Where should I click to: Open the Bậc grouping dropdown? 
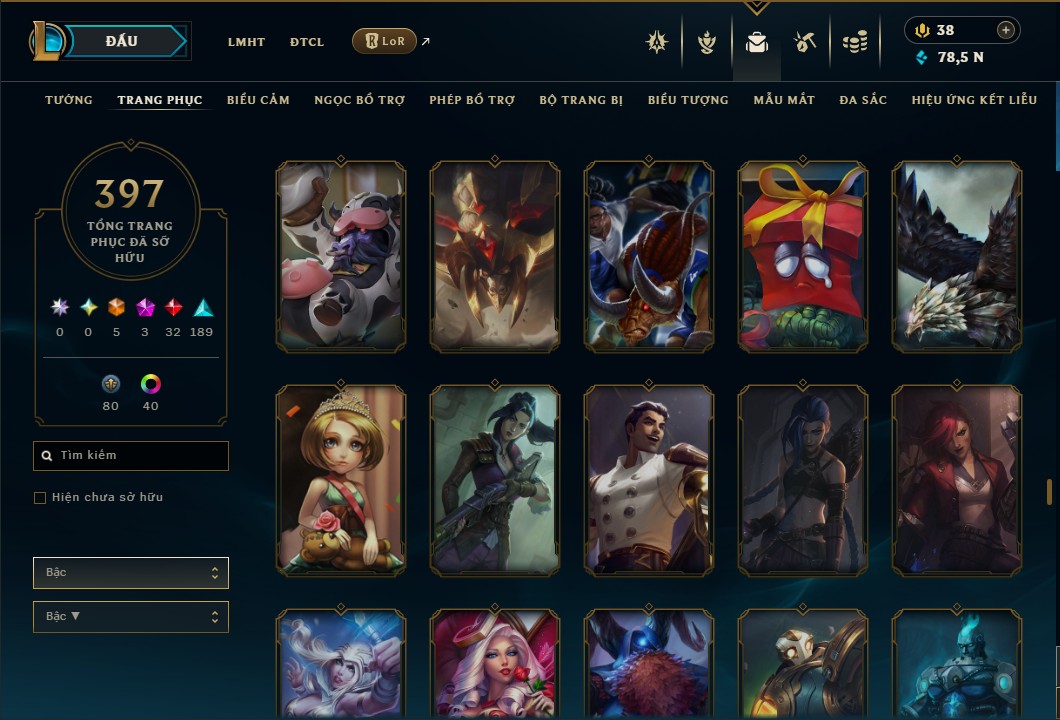131,573
